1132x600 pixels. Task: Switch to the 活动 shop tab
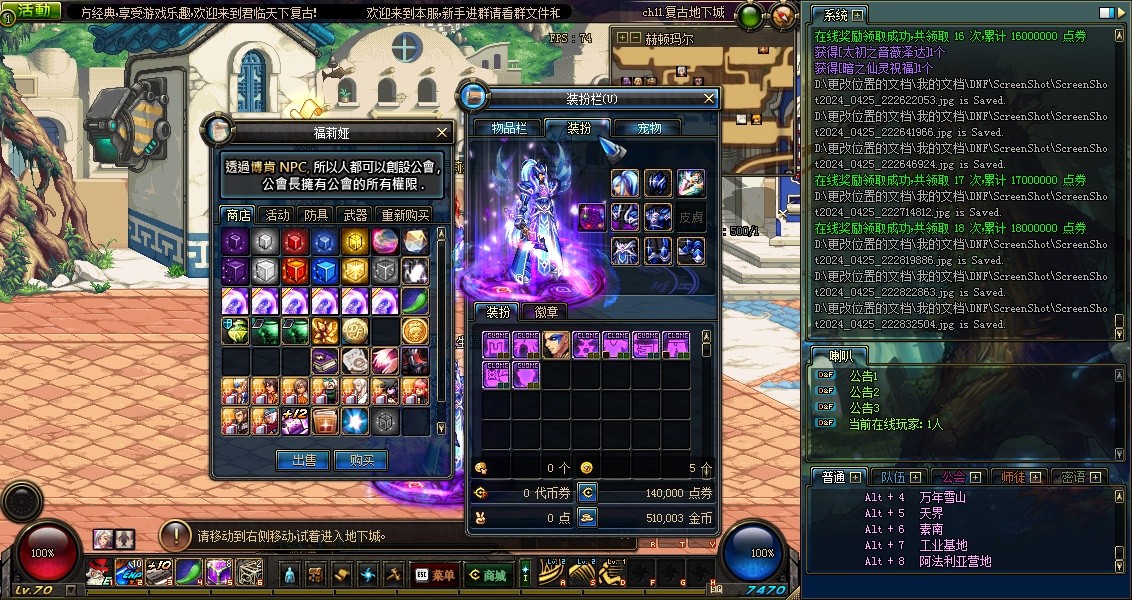(277, 215)
